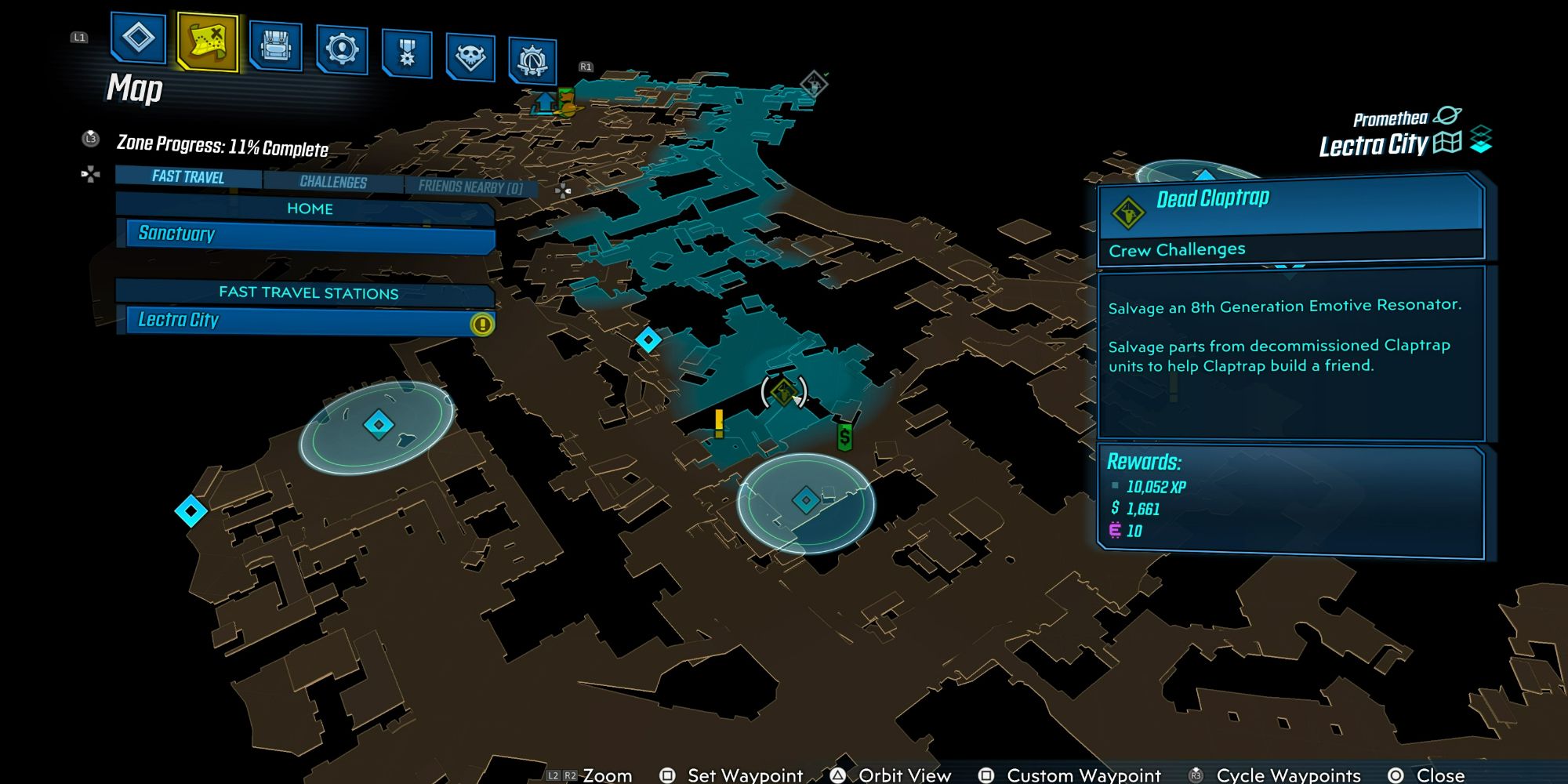Click the yellow exclamation mission marker
The width and height of the screenshot is (1568, 784).
719,423
